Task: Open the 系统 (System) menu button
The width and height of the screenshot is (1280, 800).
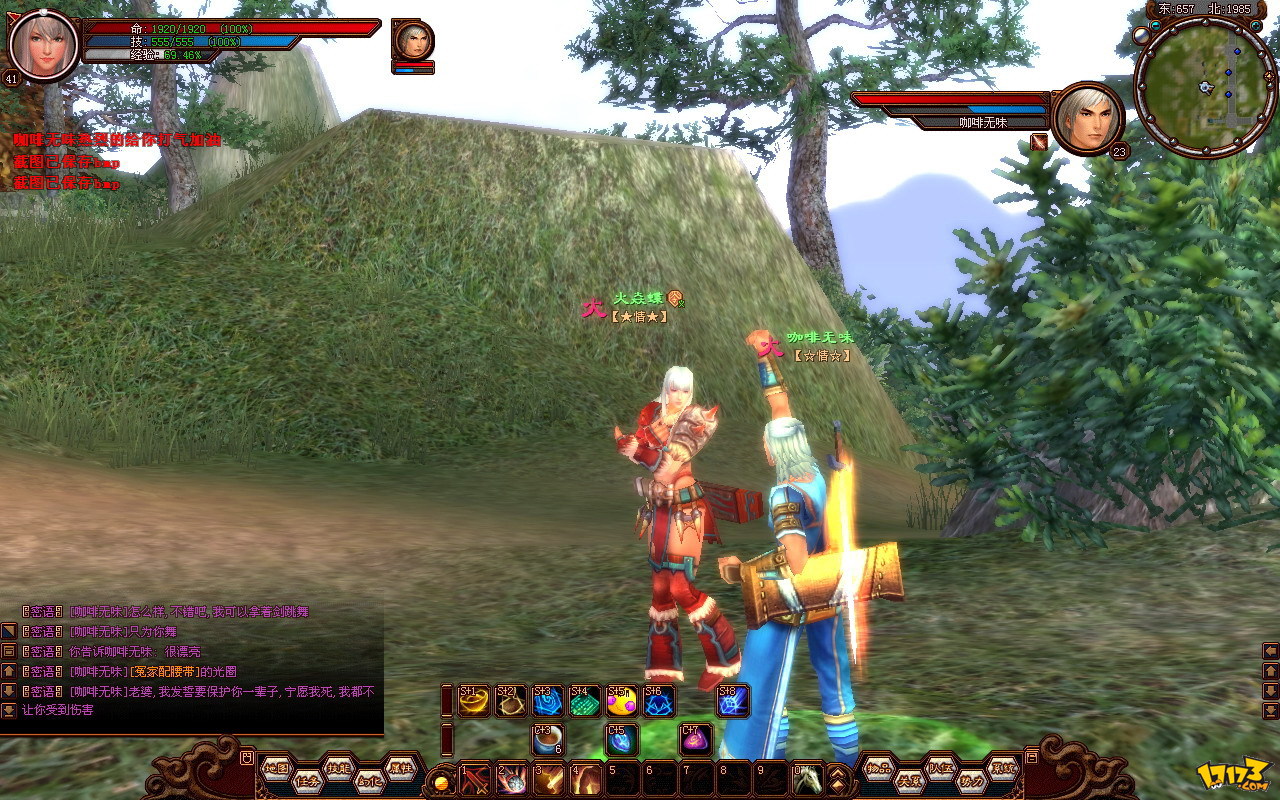Action: 1002,768
